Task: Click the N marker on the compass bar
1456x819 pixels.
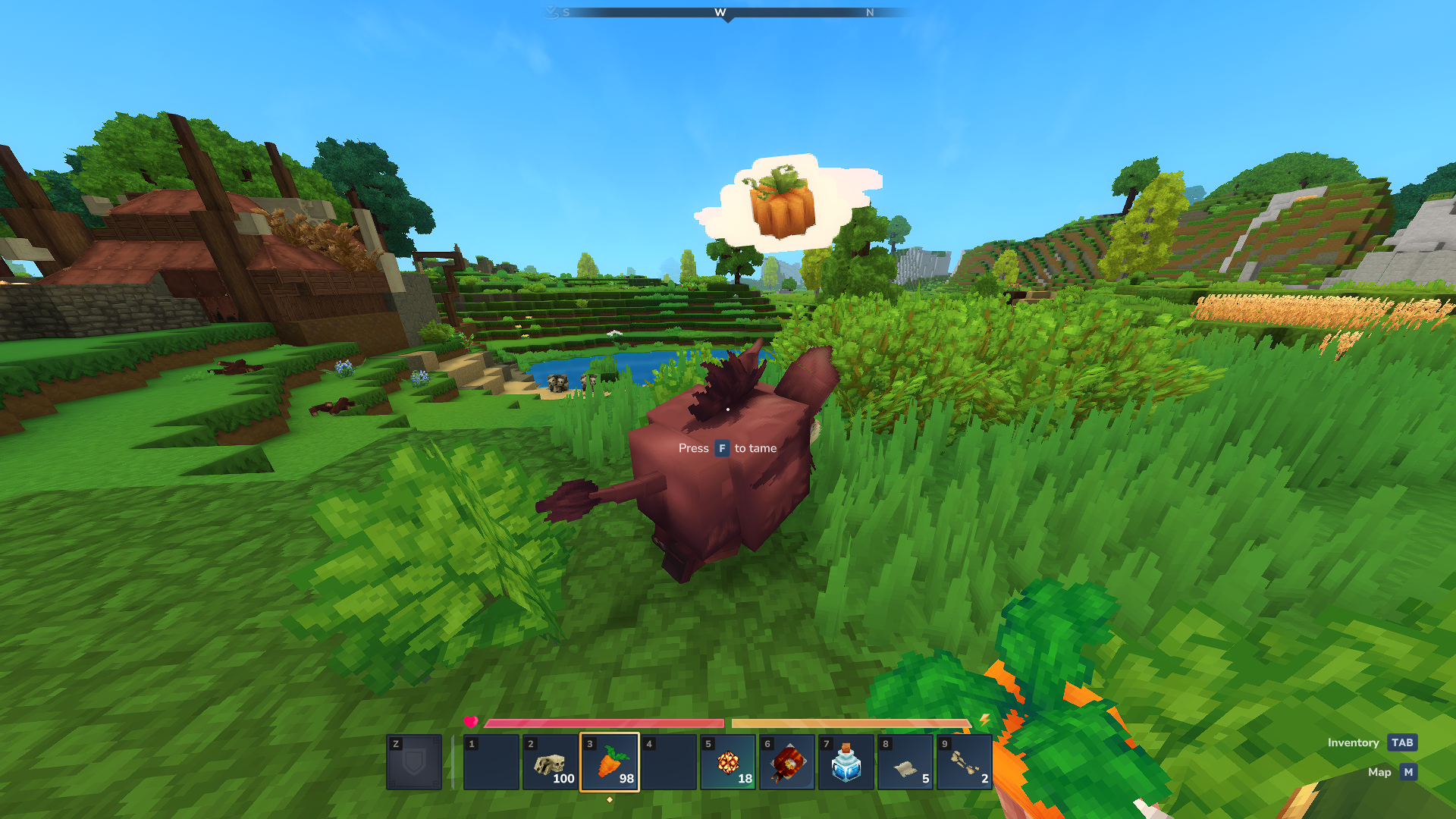Action: tap(869, 13)
